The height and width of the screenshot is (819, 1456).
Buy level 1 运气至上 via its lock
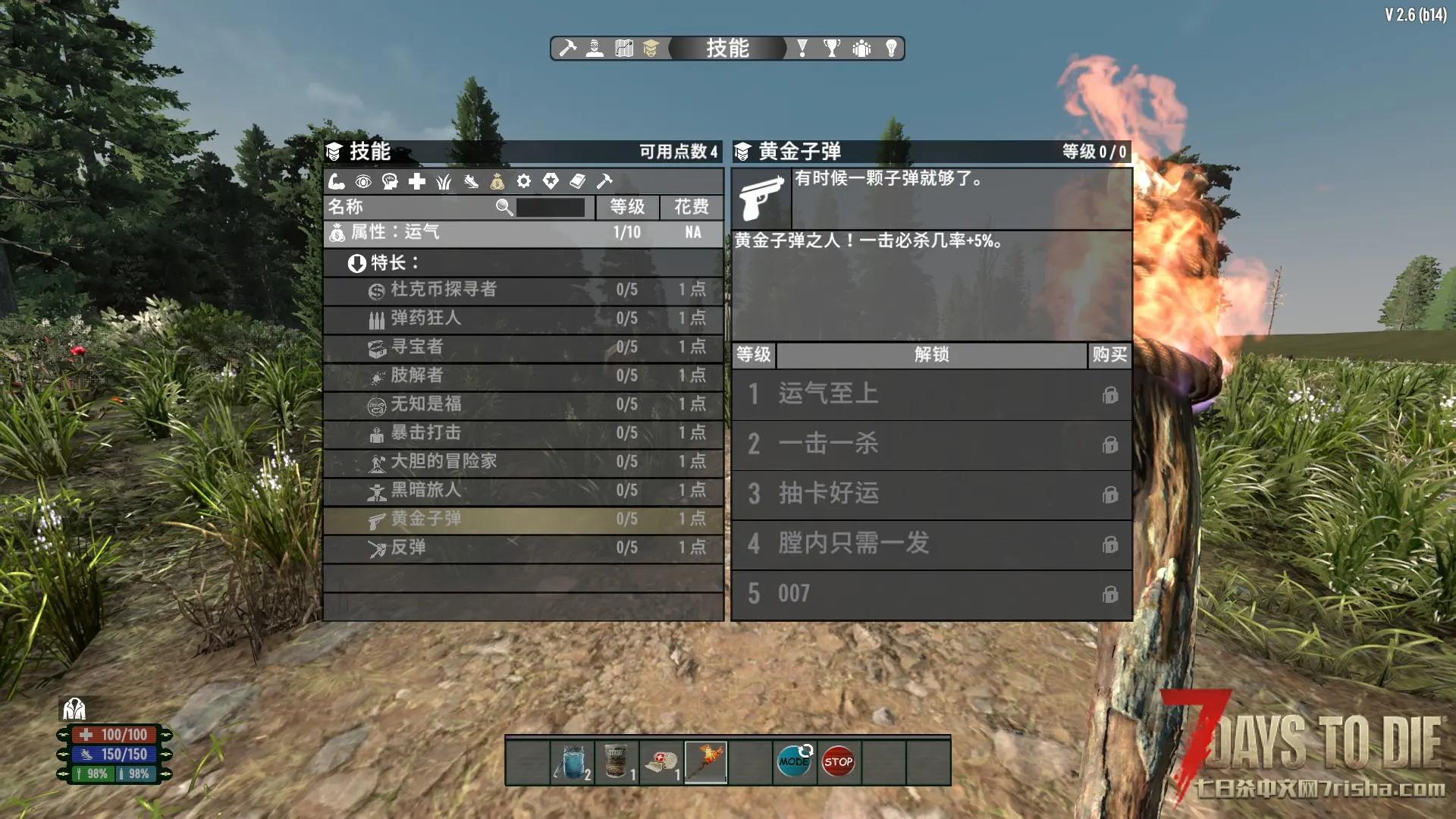1110,395
